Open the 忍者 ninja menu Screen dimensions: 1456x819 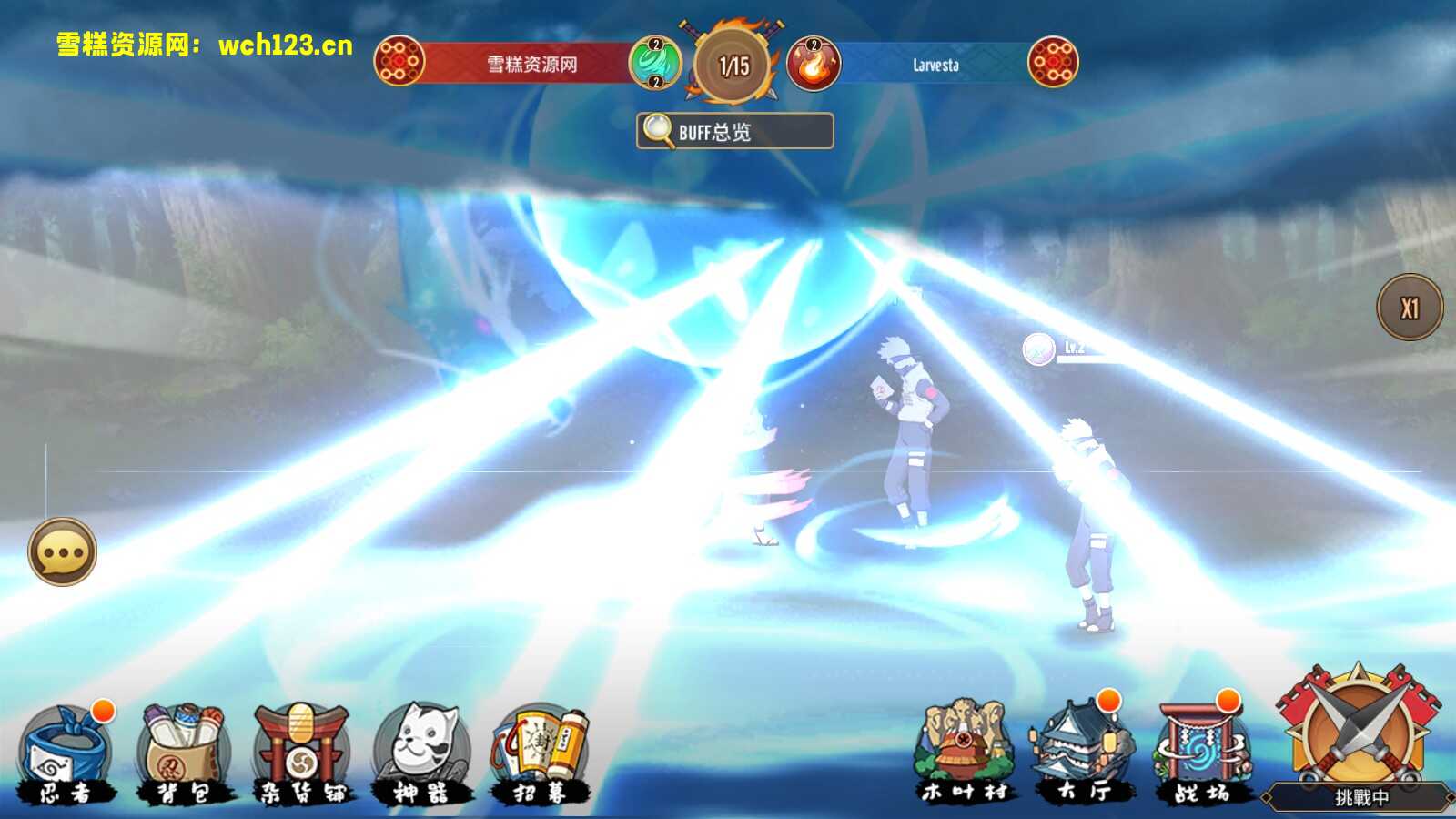[x=67, y=752]
